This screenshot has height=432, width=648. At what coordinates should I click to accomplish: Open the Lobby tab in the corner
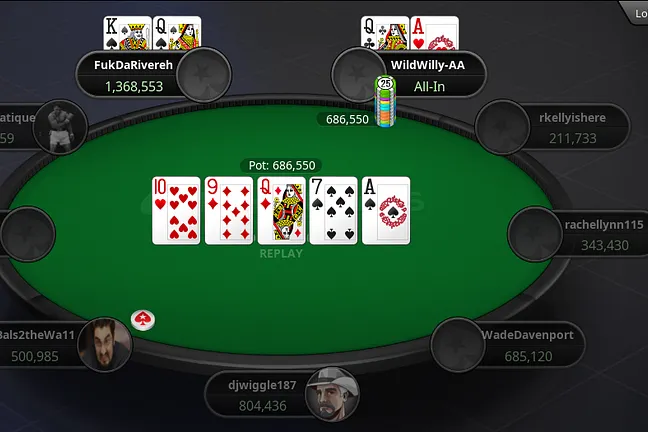tap(636, 12)
